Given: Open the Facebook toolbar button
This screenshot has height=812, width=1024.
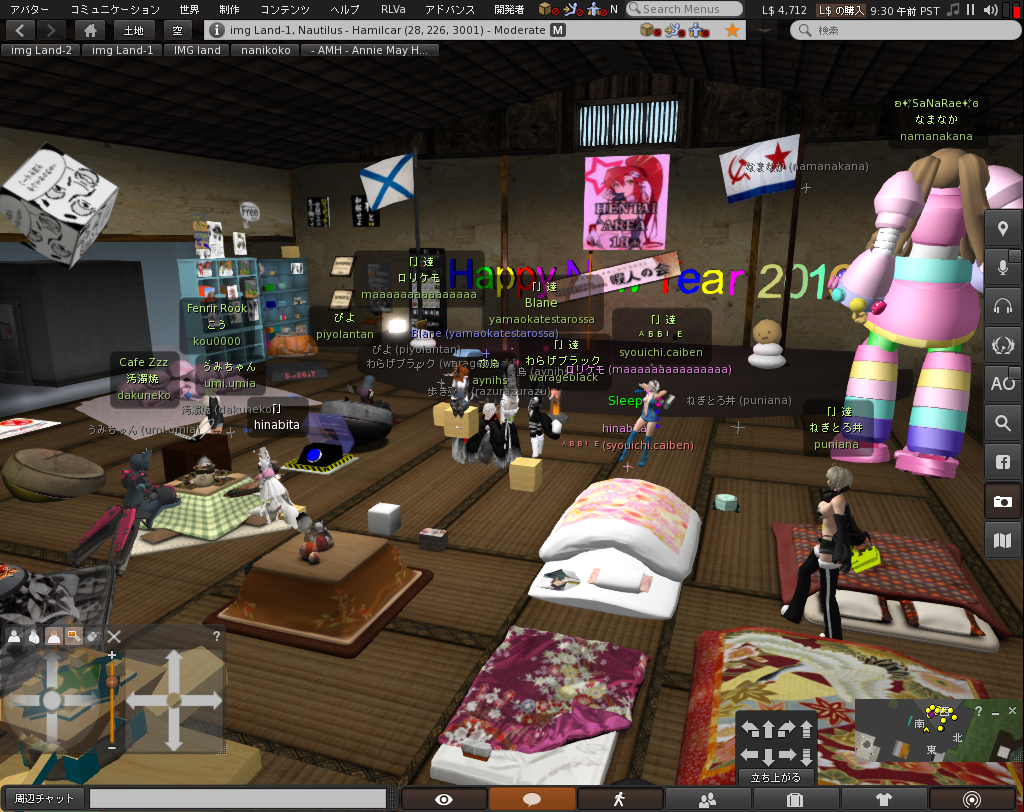Looking at the screenshot, I should 1002,462.
